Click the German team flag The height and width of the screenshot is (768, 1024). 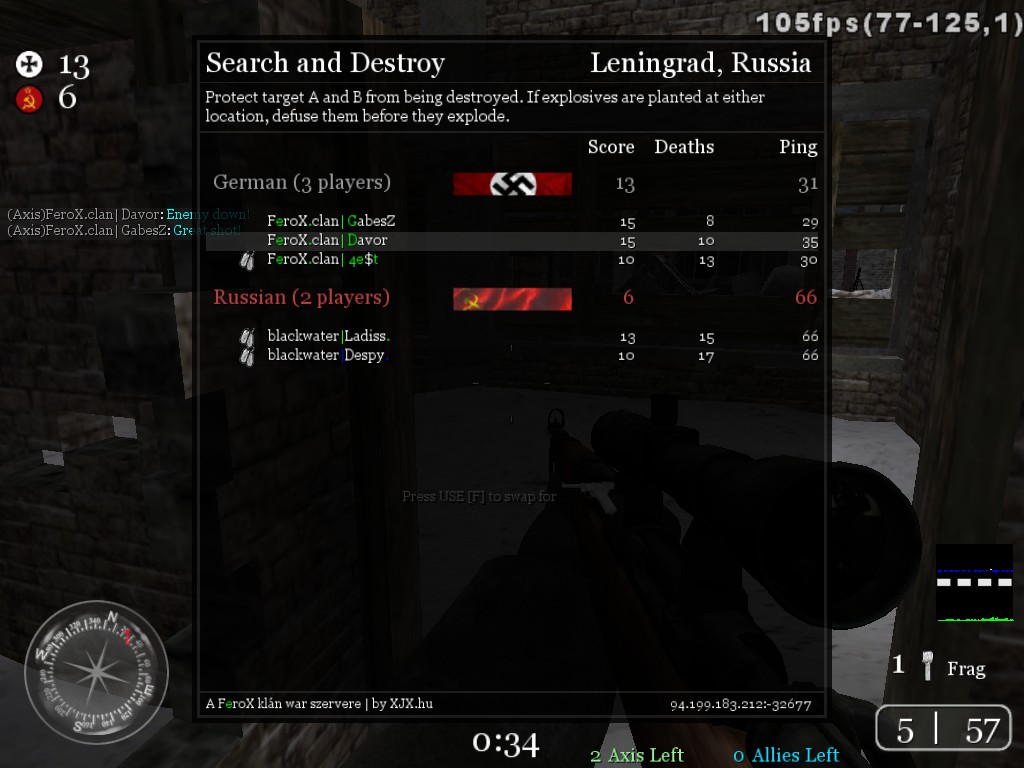512,184
